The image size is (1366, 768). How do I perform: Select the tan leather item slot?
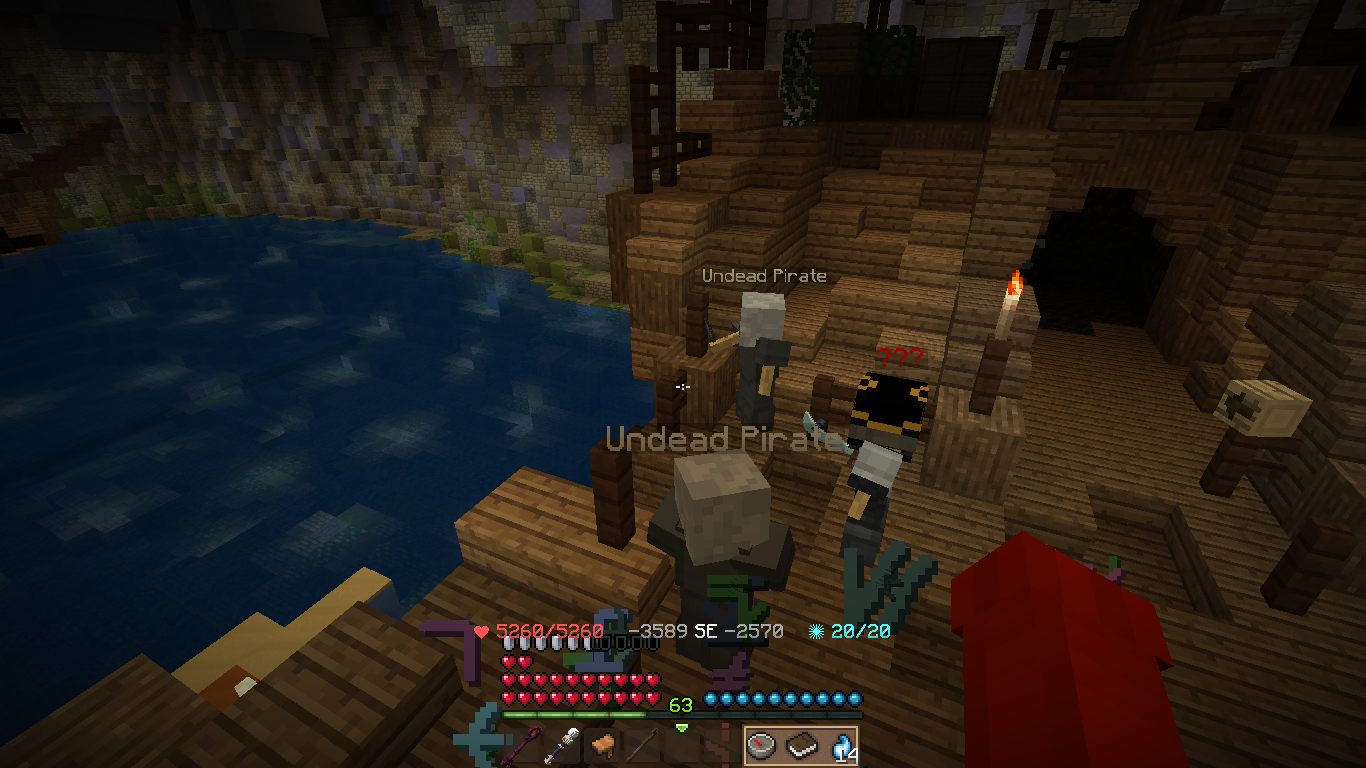(x=603, y=745)
